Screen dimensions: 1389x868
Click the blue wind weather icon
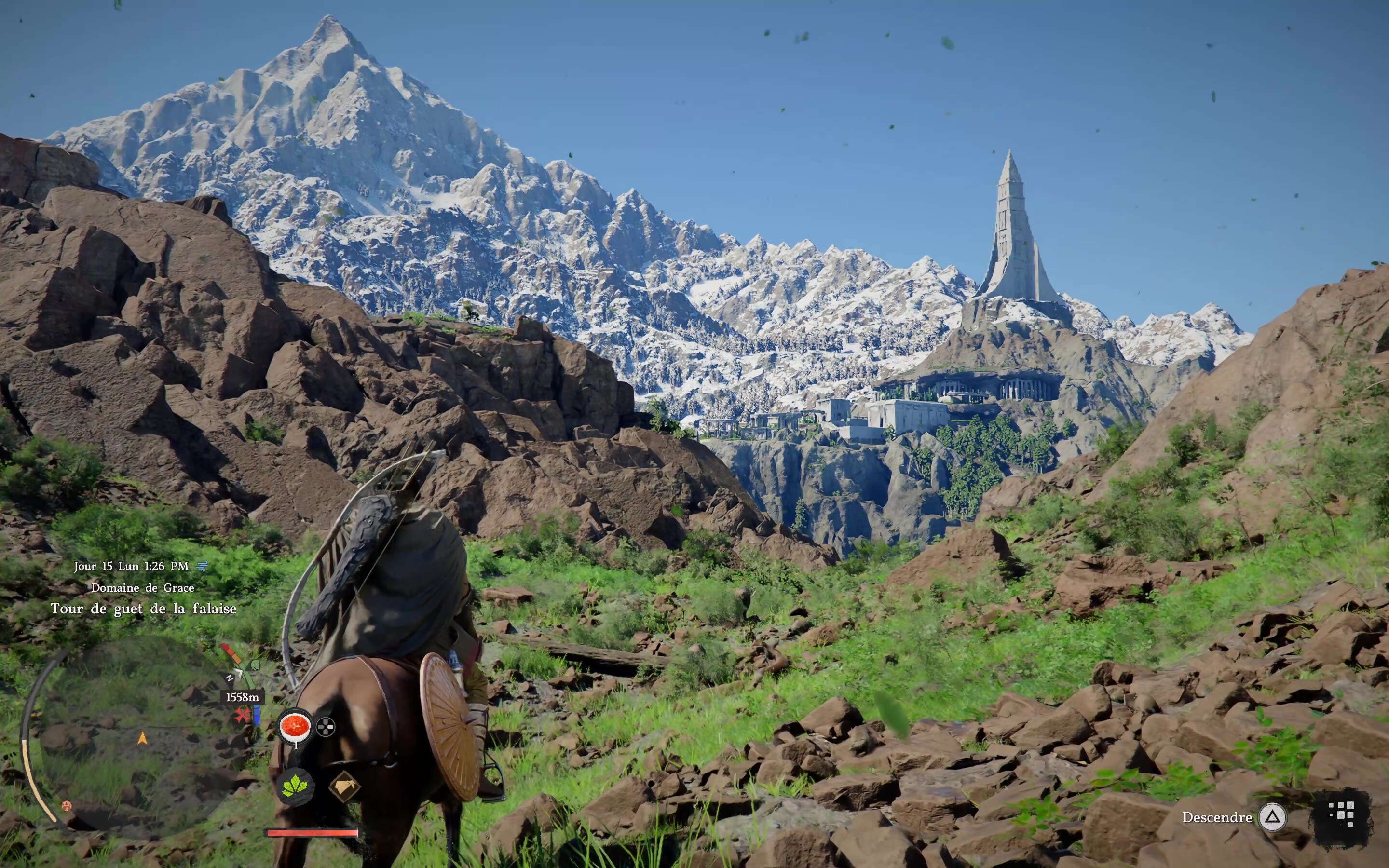(x=202, y=566)
